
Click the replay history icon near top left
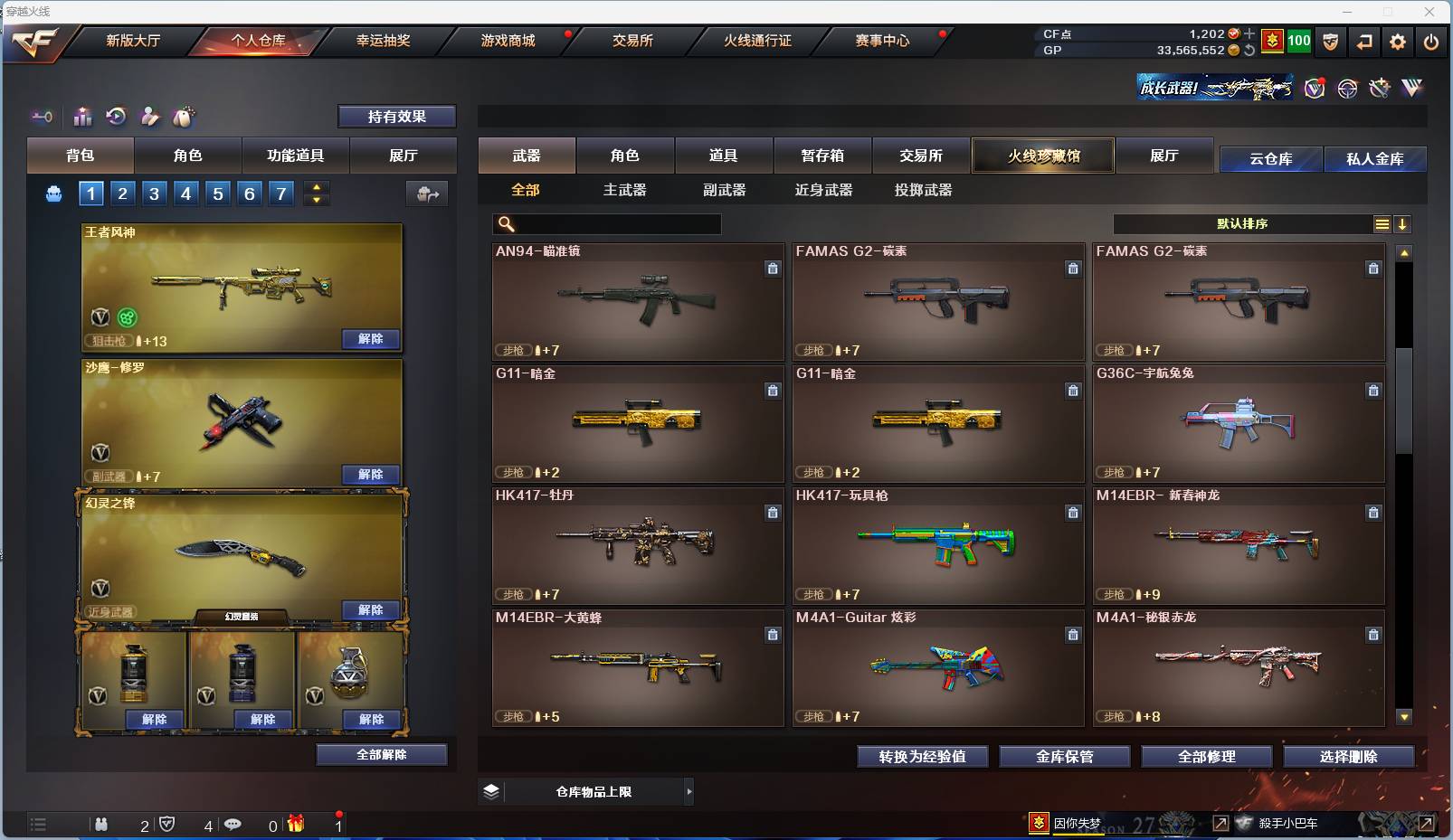point(116,116)
